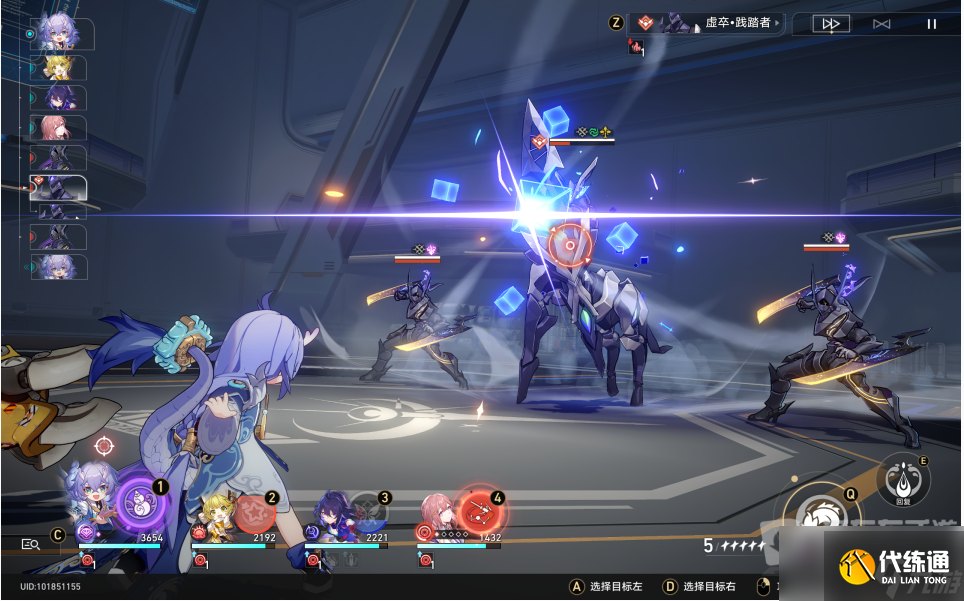Viewport: 964px width, 601px height.
Task: Activate the star ultimate icon numbered 2
Action: [x=255, y=513]
